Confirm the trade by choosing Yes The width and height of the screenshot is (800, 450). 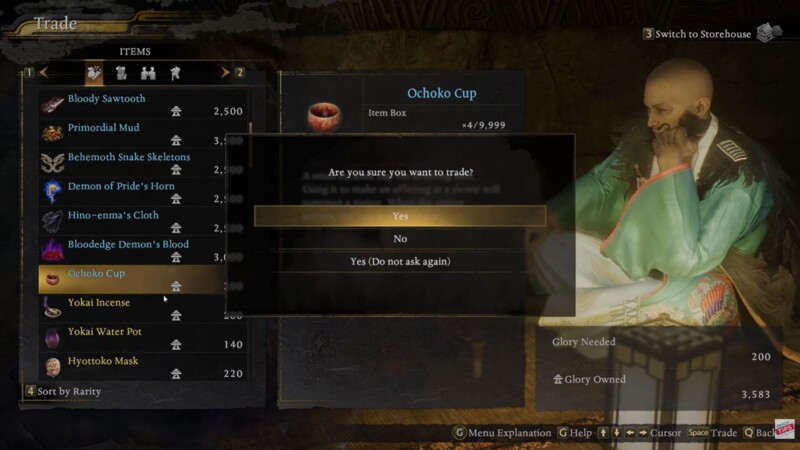(x=400, y=216)
